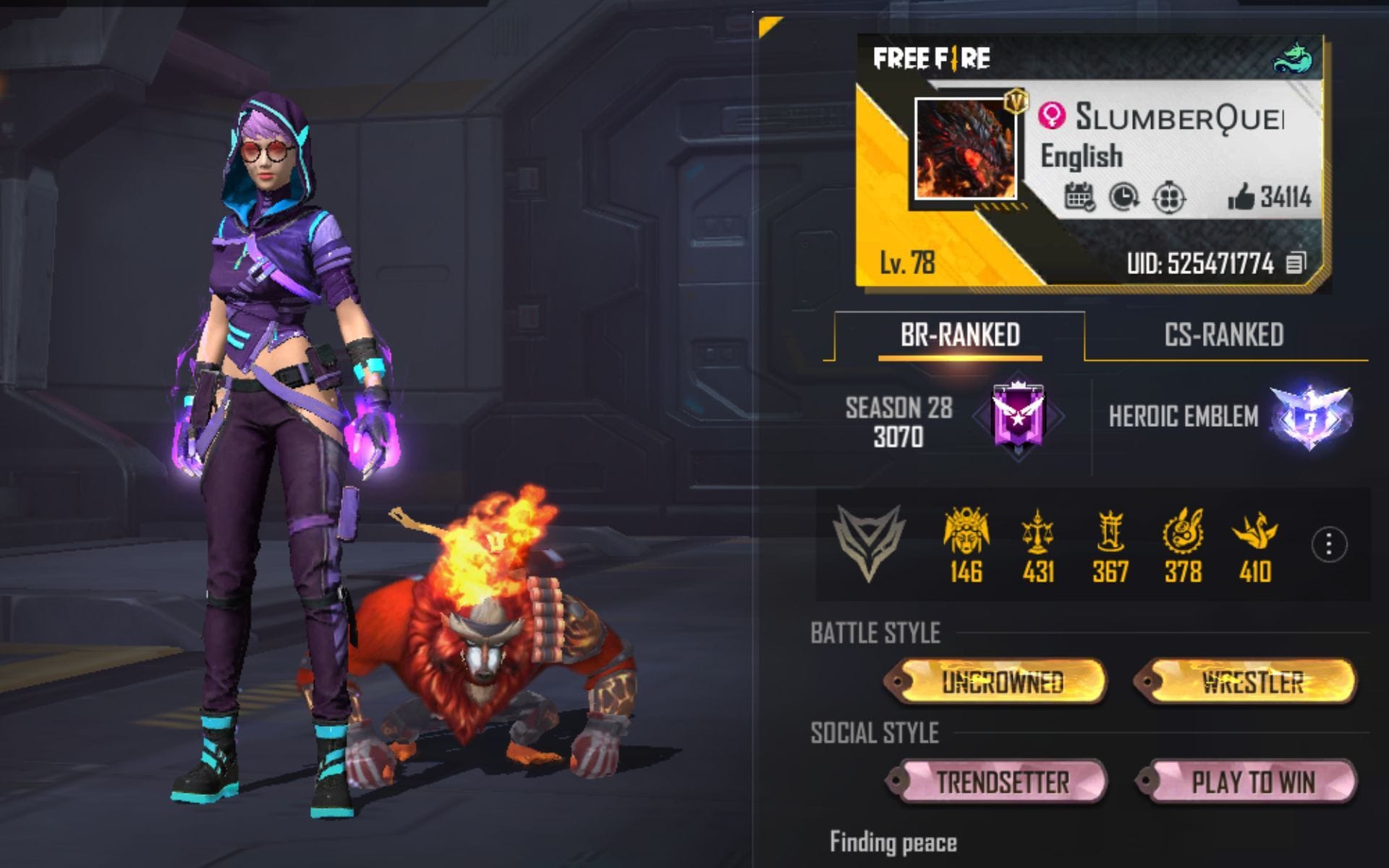Switch to the BR-RANKED tab
Image resolution: width=1389 pixels, height=868 pixels.
[x=959, y=335]
